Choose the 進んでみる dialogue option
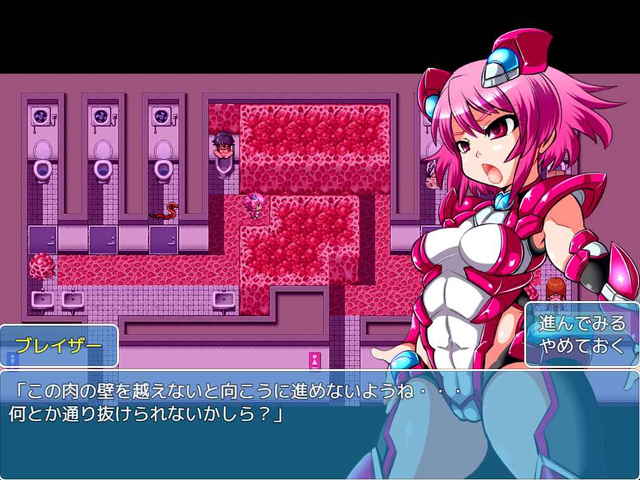The height and width of the screenshot is (480, 640). pos(581,323)
